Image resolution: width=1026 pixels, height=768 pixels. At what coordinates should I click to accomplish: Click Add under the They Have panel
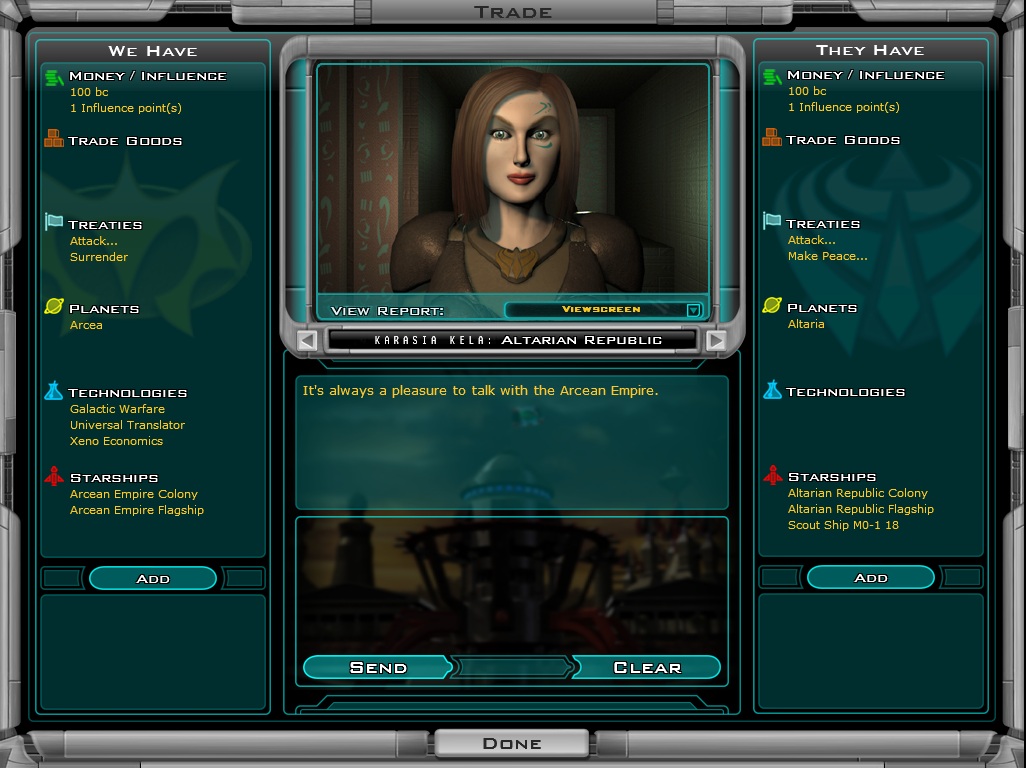(870, 577)
